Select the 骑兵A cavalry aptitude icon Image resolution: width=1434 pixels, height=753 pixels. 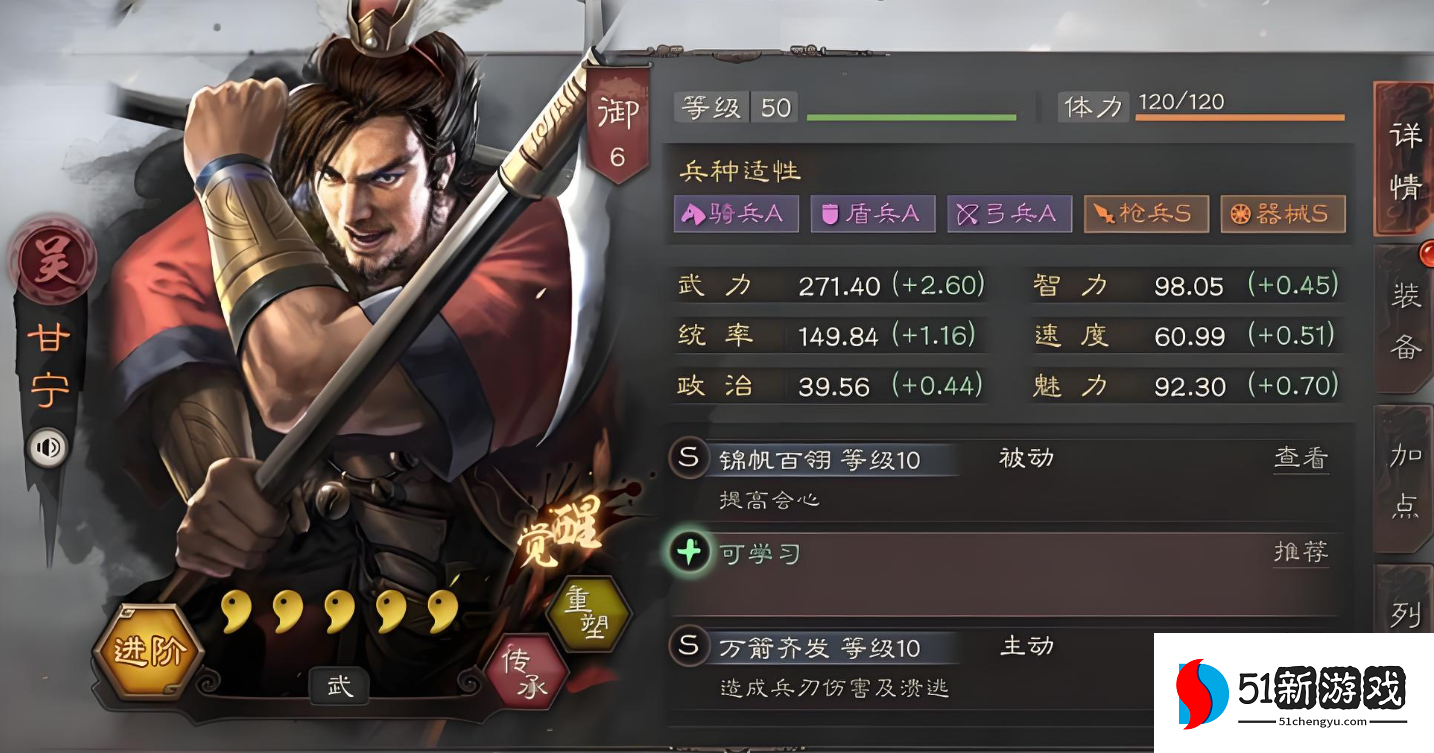pyautogui.click(x=737, y=213)
